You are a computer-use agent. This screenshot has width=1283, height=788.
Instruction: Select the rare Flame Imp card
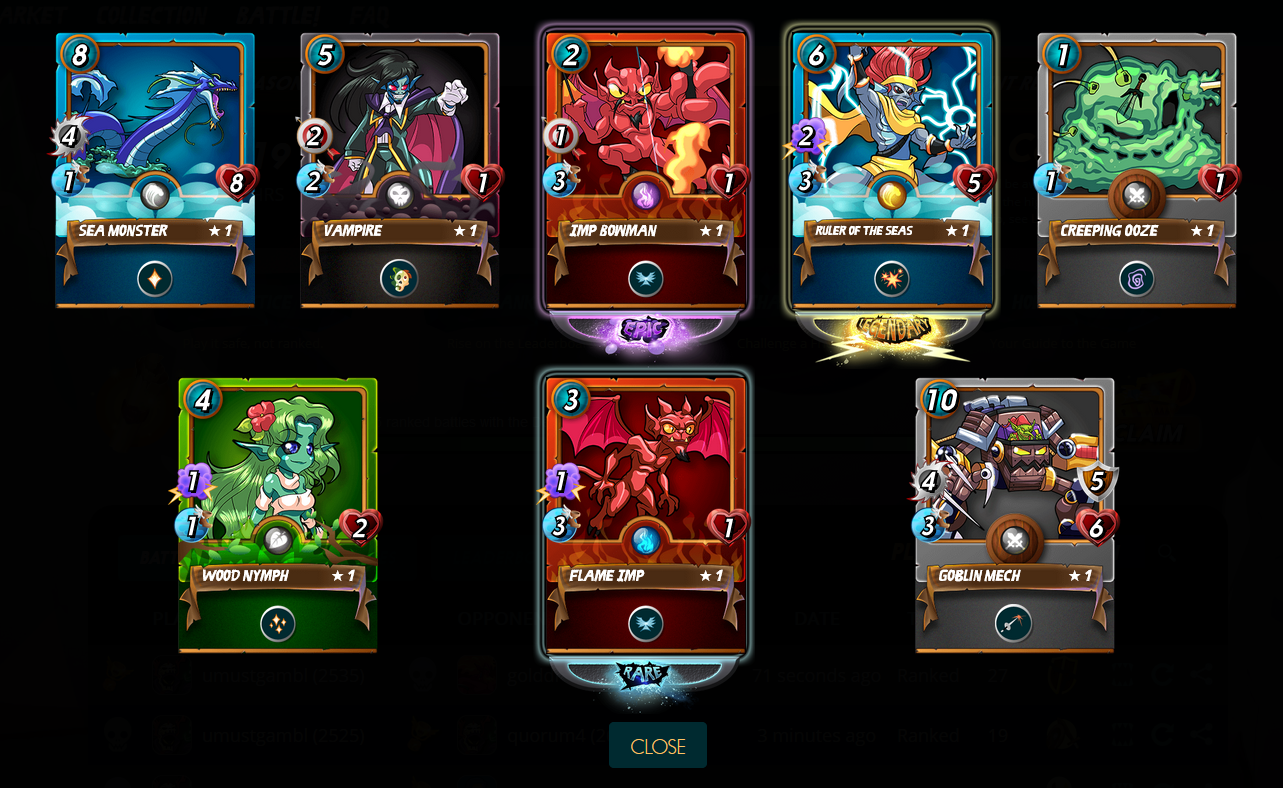(x=645, y=515)
